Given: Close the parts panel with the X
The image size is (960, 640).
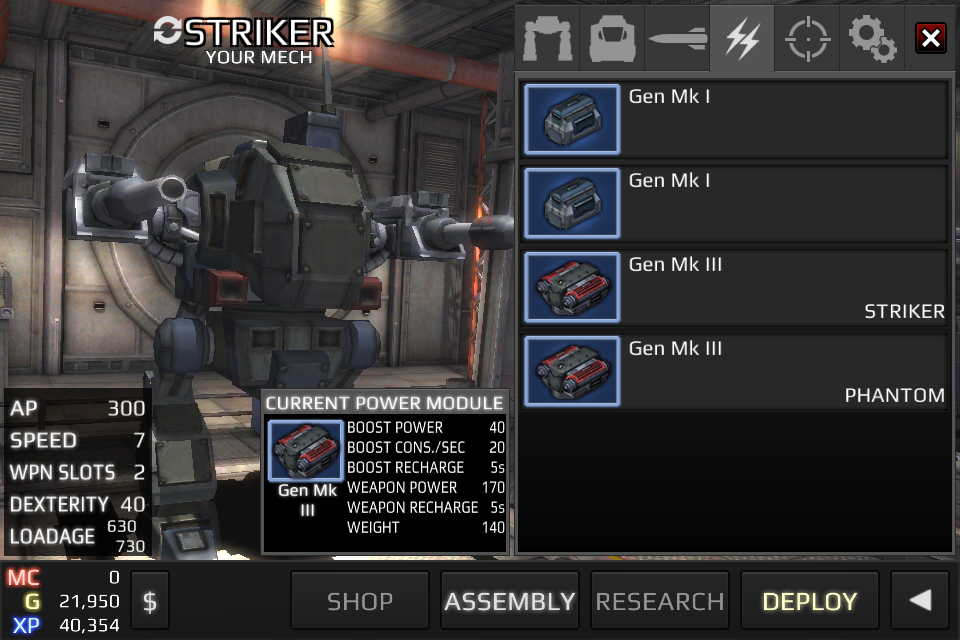Looking at the screenshot, I should (931, 39).
